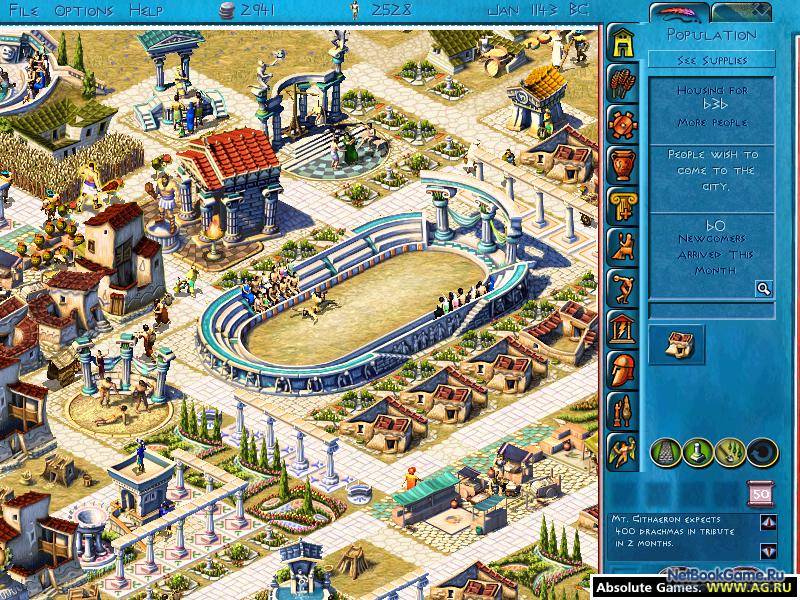Choose the common housing build button
The width and height of the screenshot is (800, 600).
pos(677,344)
